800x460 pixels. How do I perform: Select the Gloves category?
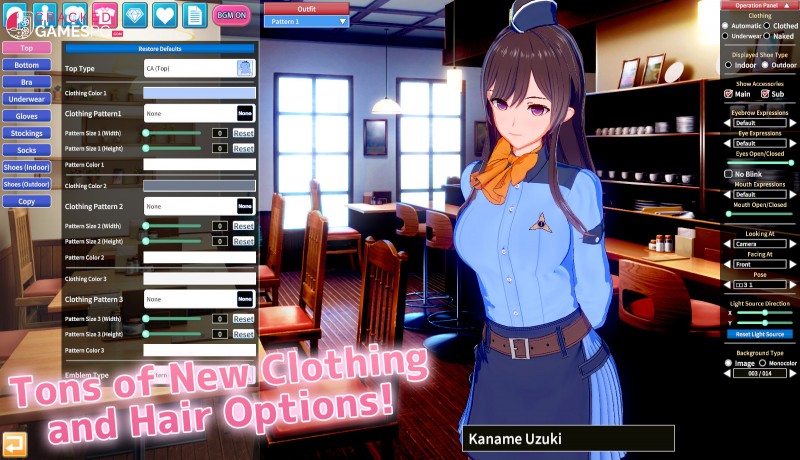tap(27, 116)
